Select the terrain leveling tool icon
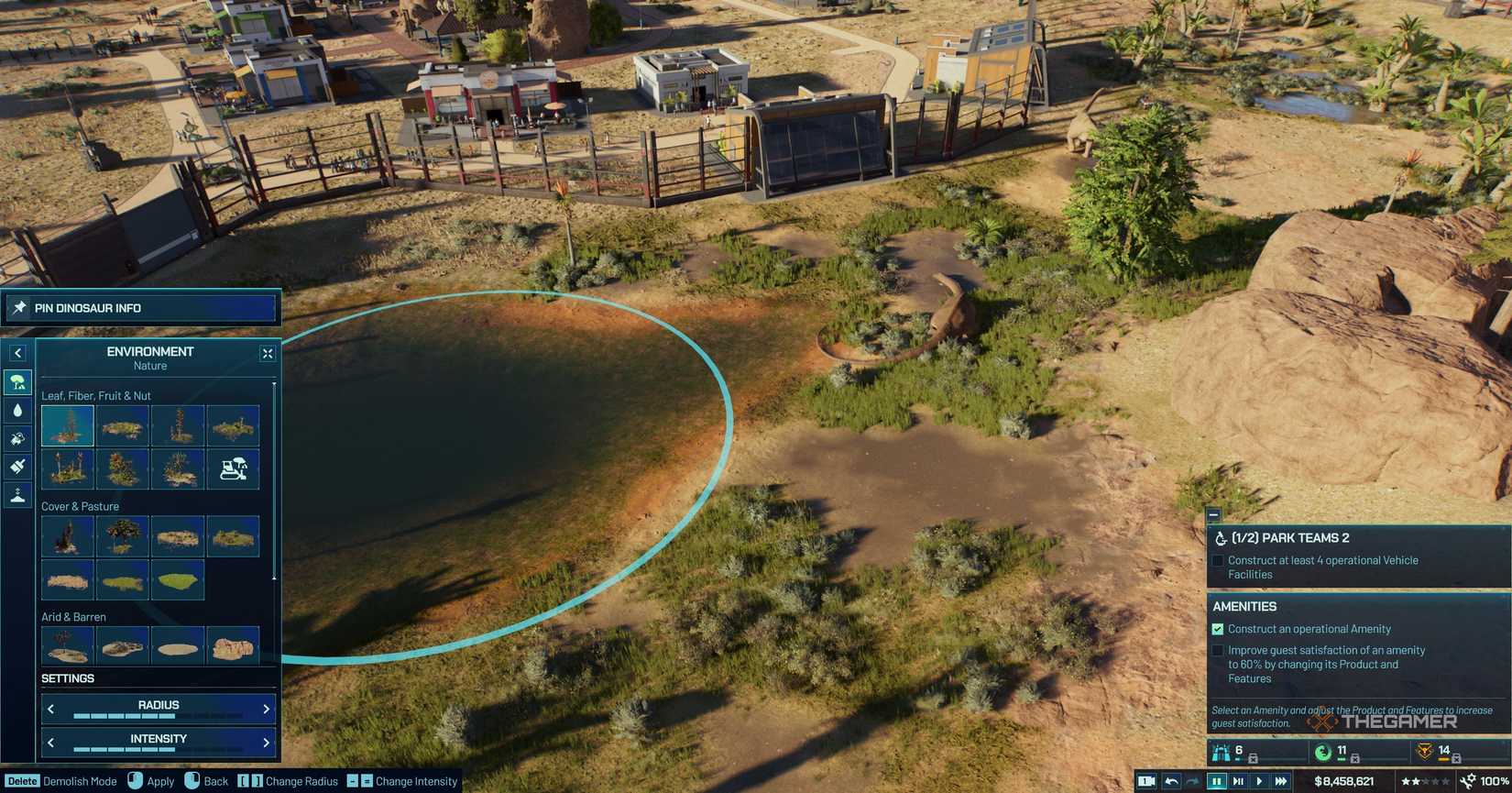This screenshot has width=1512, height=793. (16, 495)
